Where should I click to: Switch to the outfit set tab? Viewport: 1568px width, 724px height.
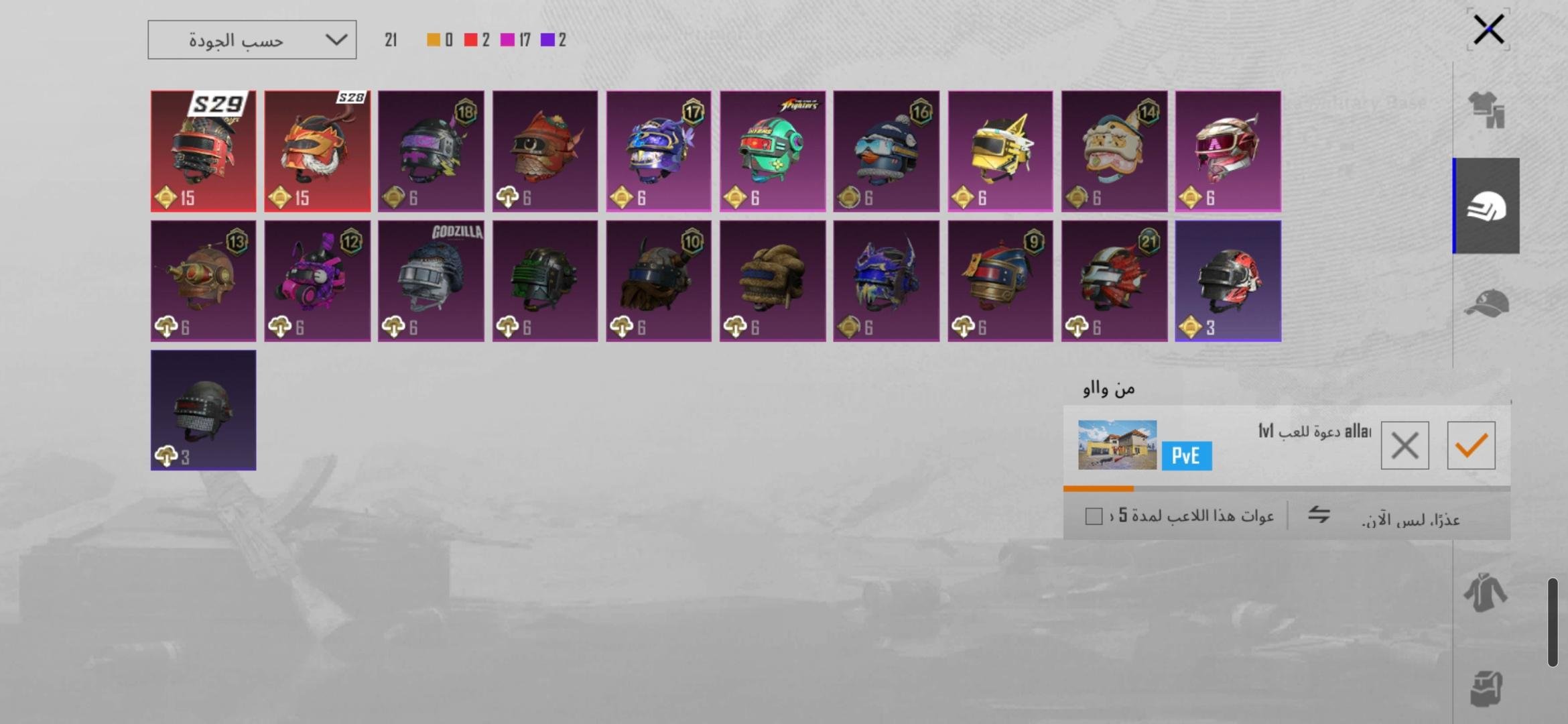coord(1486,110)
